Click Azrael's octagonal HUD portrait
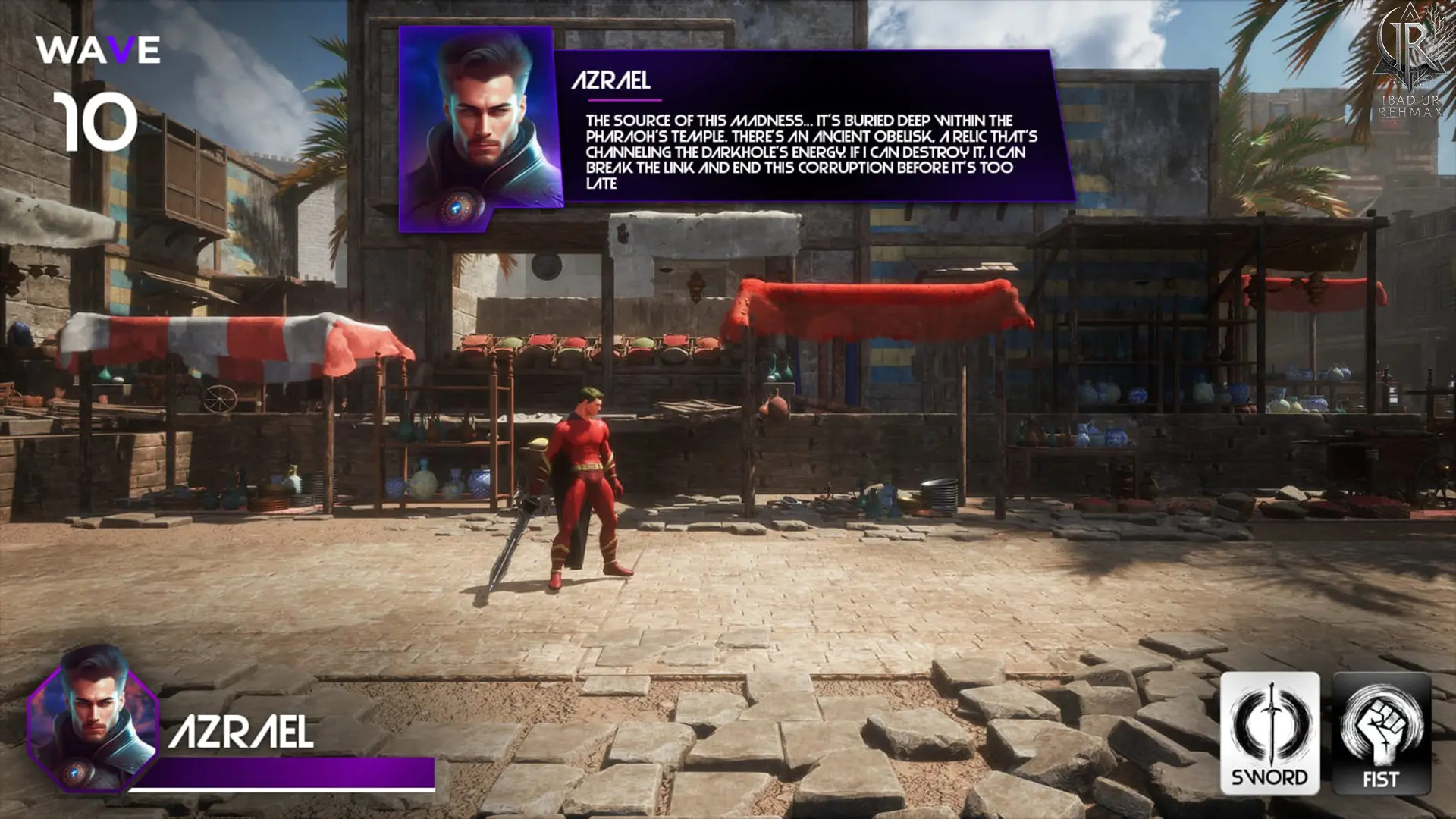This screenshot has width=1456, height=819. click(x=93, y=719)
